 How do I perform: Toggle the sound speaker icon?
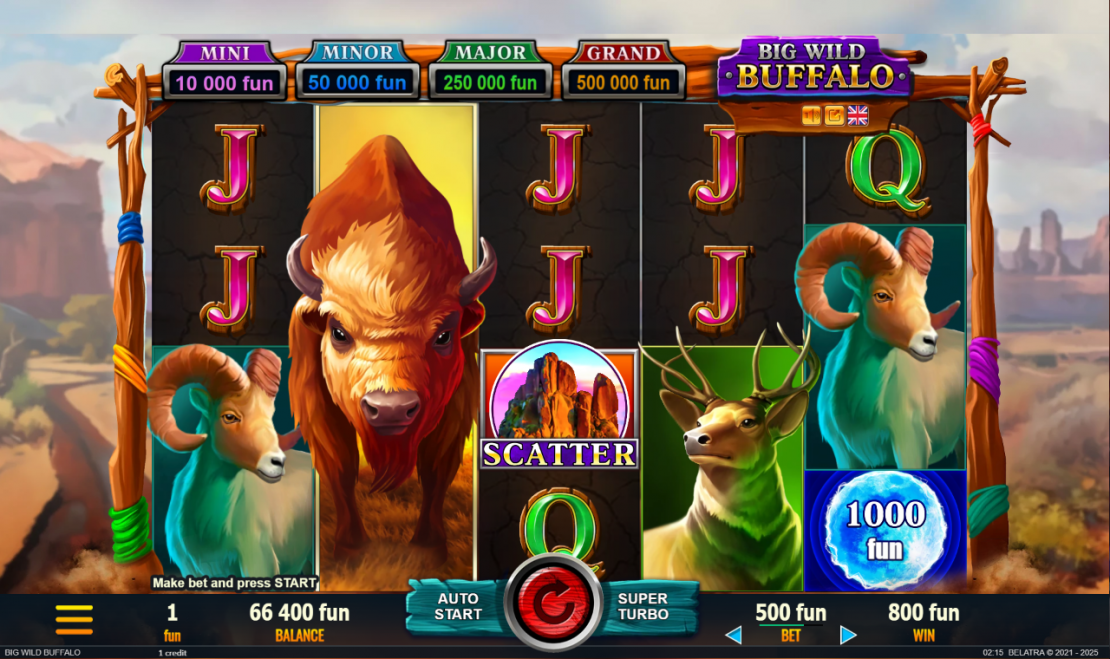pos(811,116)
